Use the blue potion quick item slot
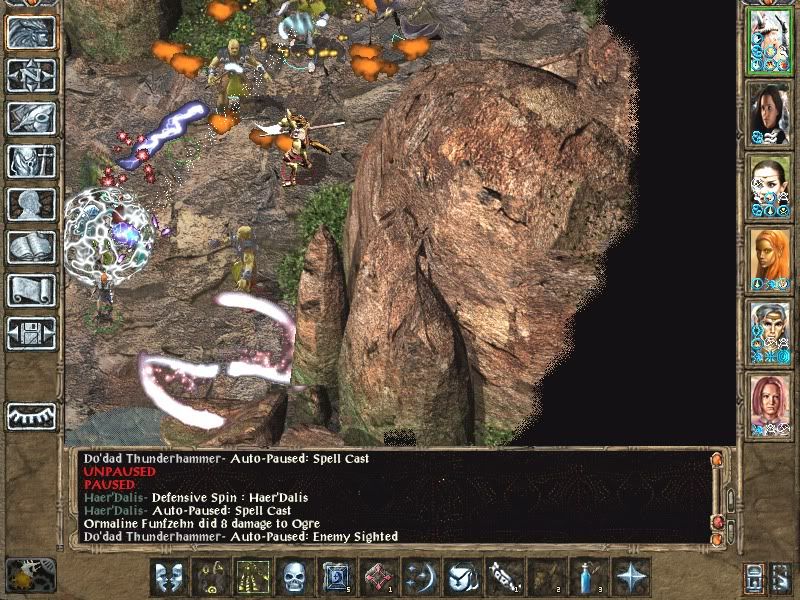The width and height of the screenshot is (800, 600). click(x=590, y=577)
